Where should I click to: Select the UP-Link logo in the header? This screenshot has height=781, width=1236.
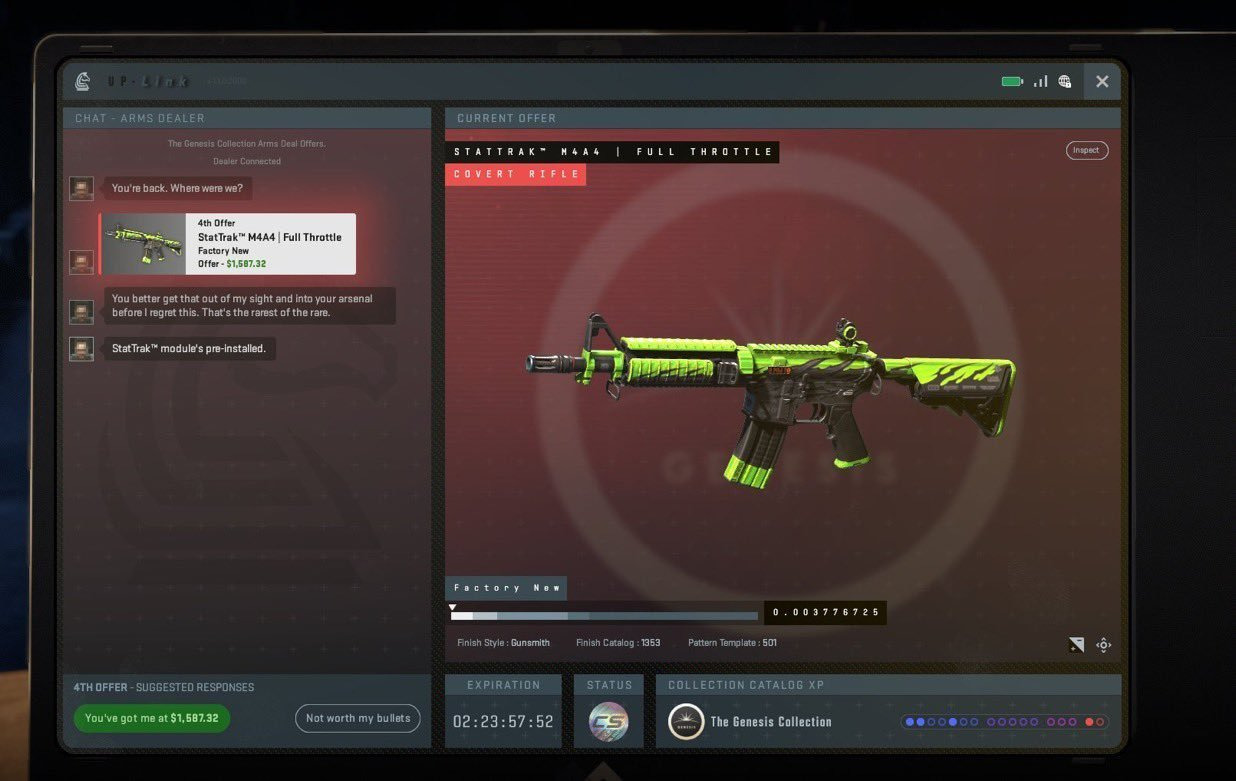coord(83,81)
